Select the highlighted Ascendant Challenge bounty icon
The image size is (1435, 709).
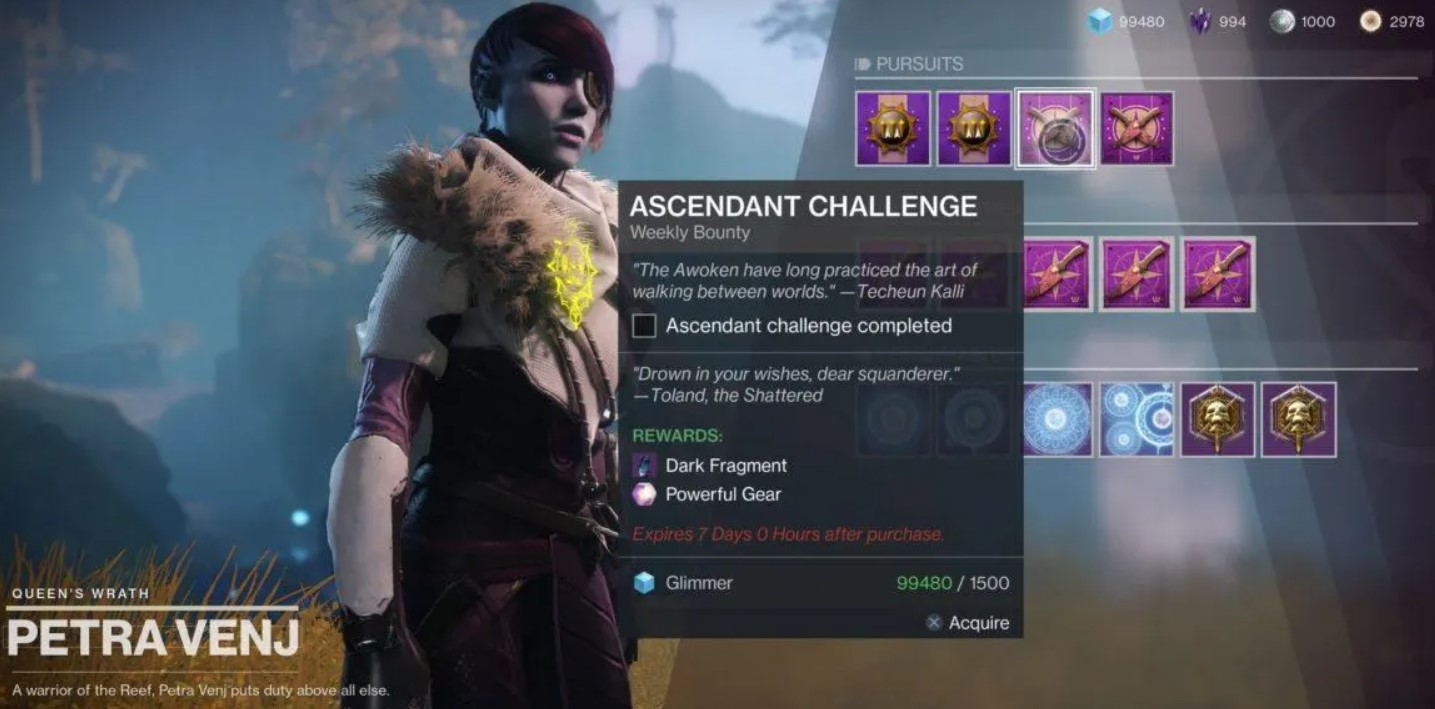coord(1055,129)
